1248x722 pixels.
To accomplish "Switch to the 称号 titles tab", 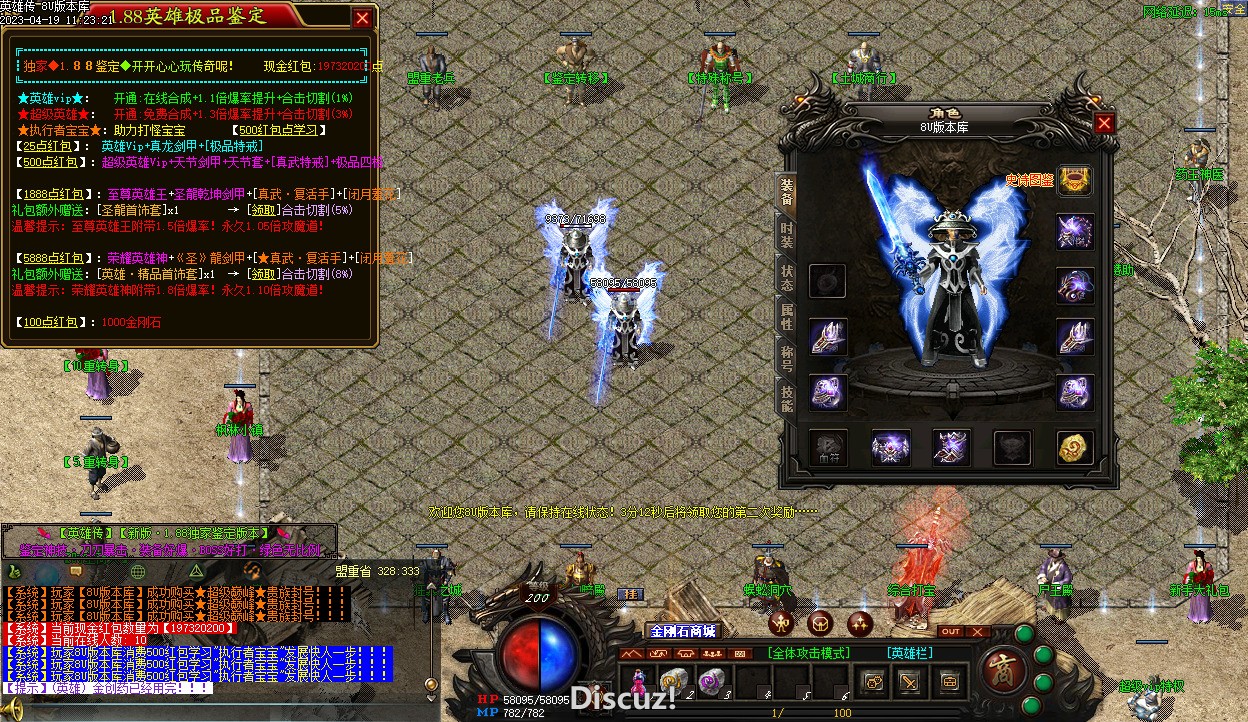I will [x=787, y=358].
